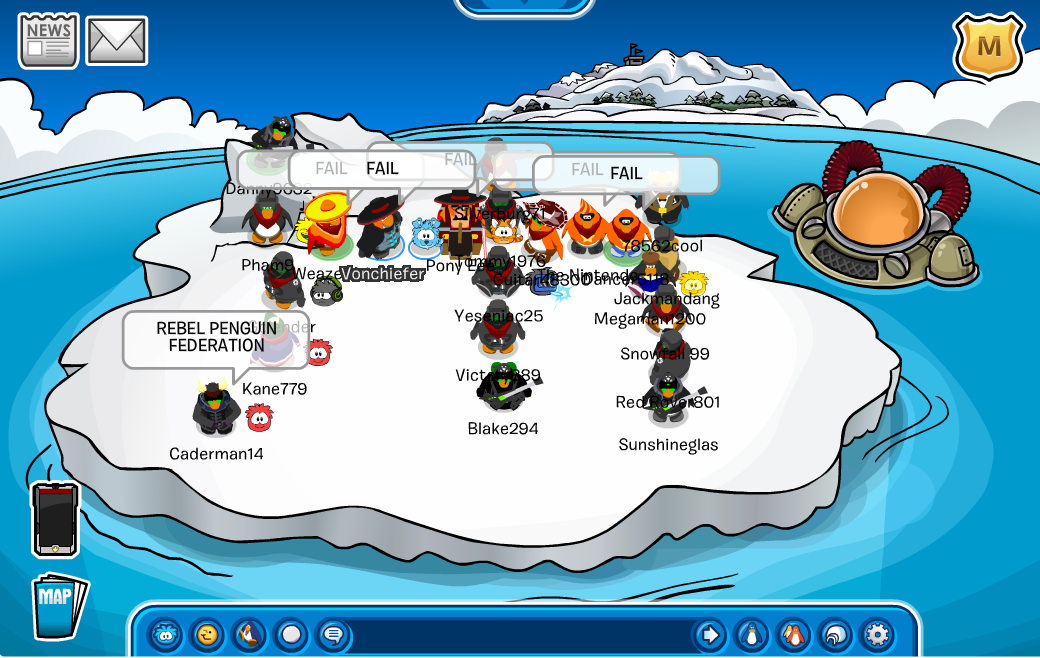Open the buddy list
This screenshot has width=1040, height=658.
tap(793, 634)
